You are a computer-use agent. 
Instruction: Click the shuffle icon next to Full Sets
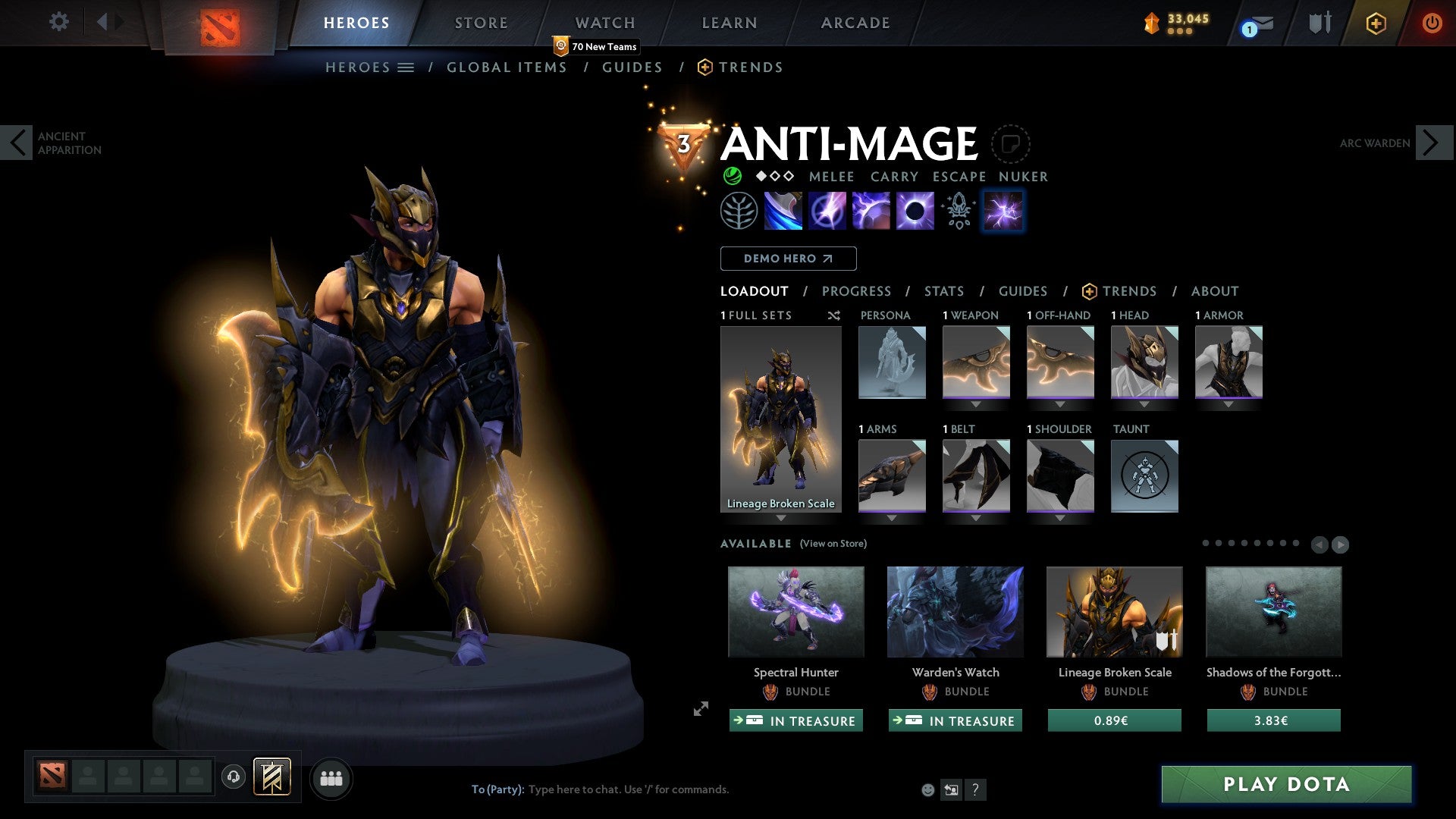coord(833,315)
